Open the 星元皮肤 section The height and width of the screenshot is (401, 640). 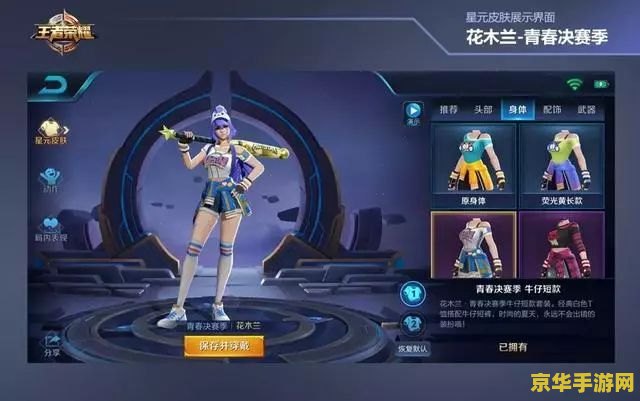click(51, 129)
